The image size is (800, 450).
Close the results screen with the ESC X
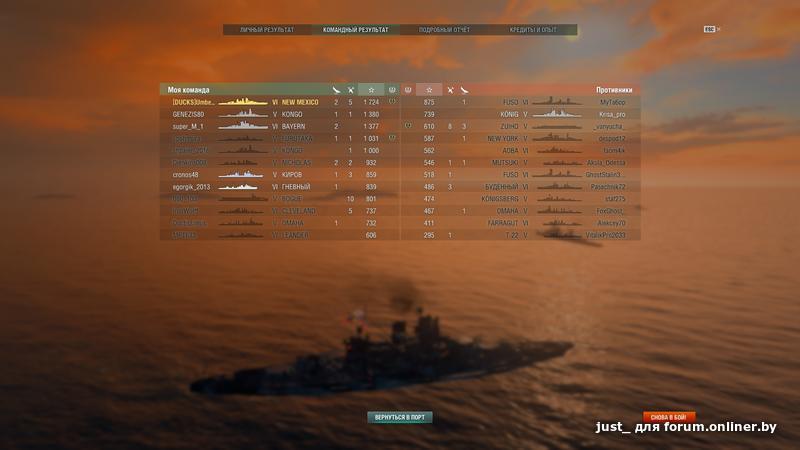(711, 29)
